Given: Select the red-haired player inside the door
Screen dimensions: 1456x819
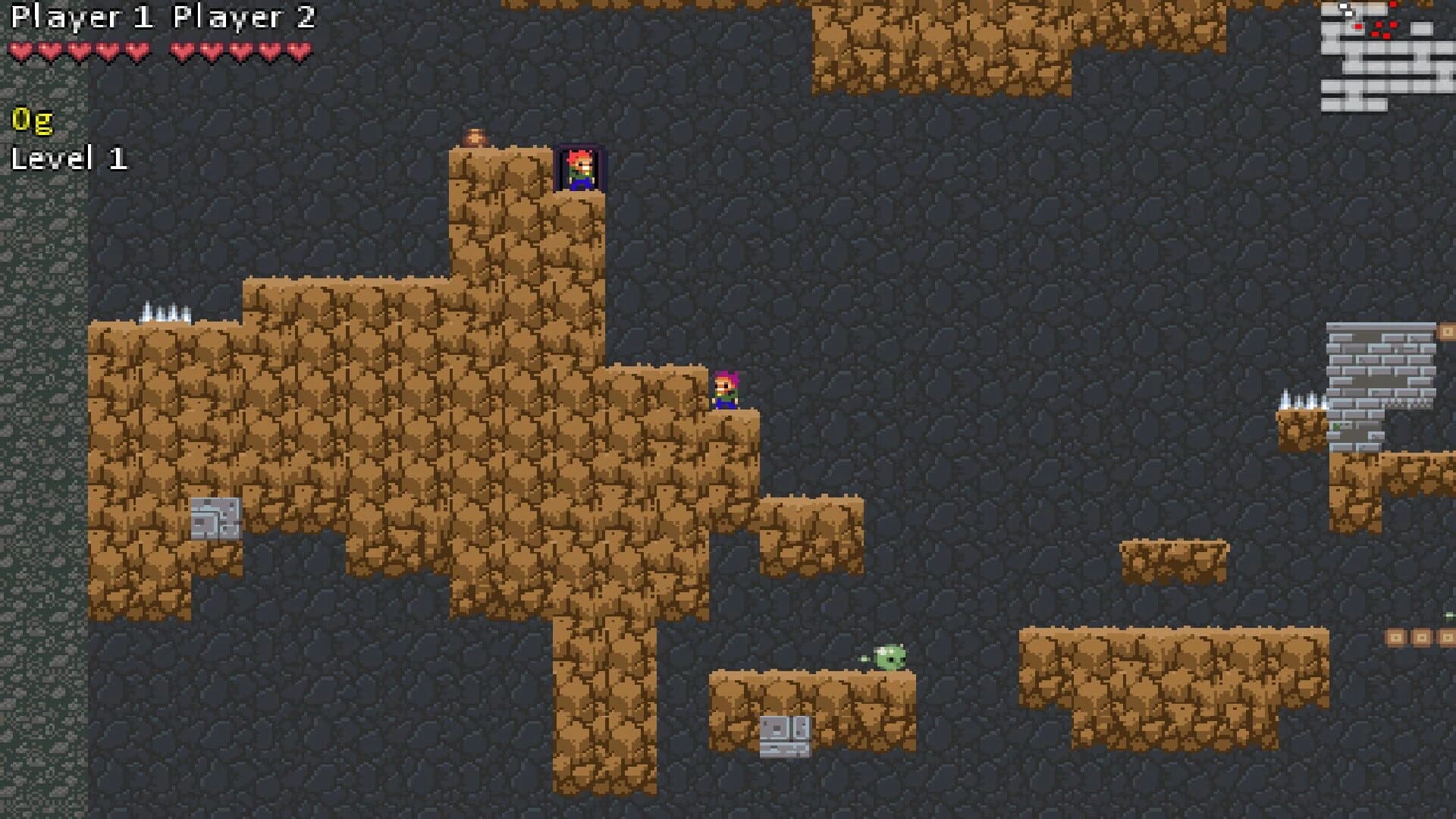Looking at the screenshot, I should (579, 168).
